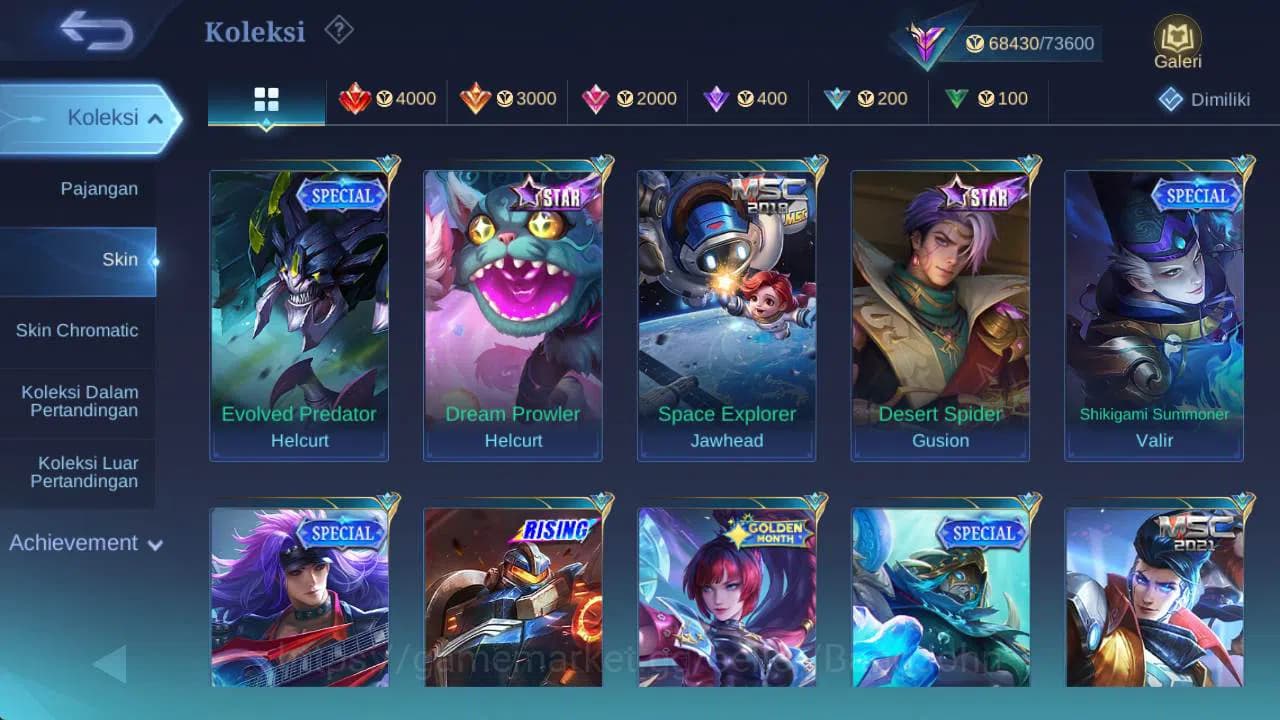Click the 68430/73600 ticket progress bar

(1030, 43)
